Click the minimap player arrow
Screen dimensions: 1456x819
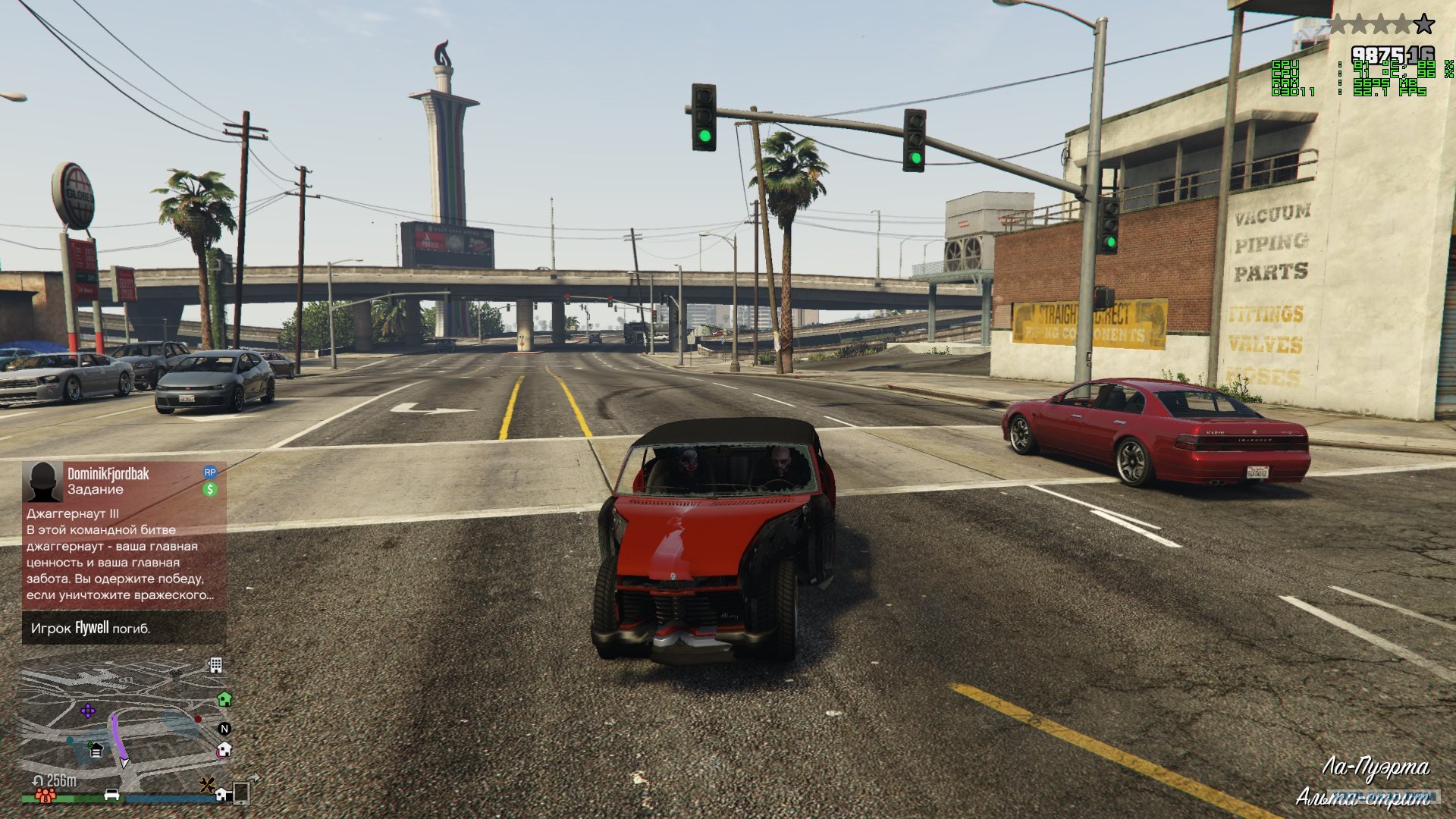pos(124,761)
